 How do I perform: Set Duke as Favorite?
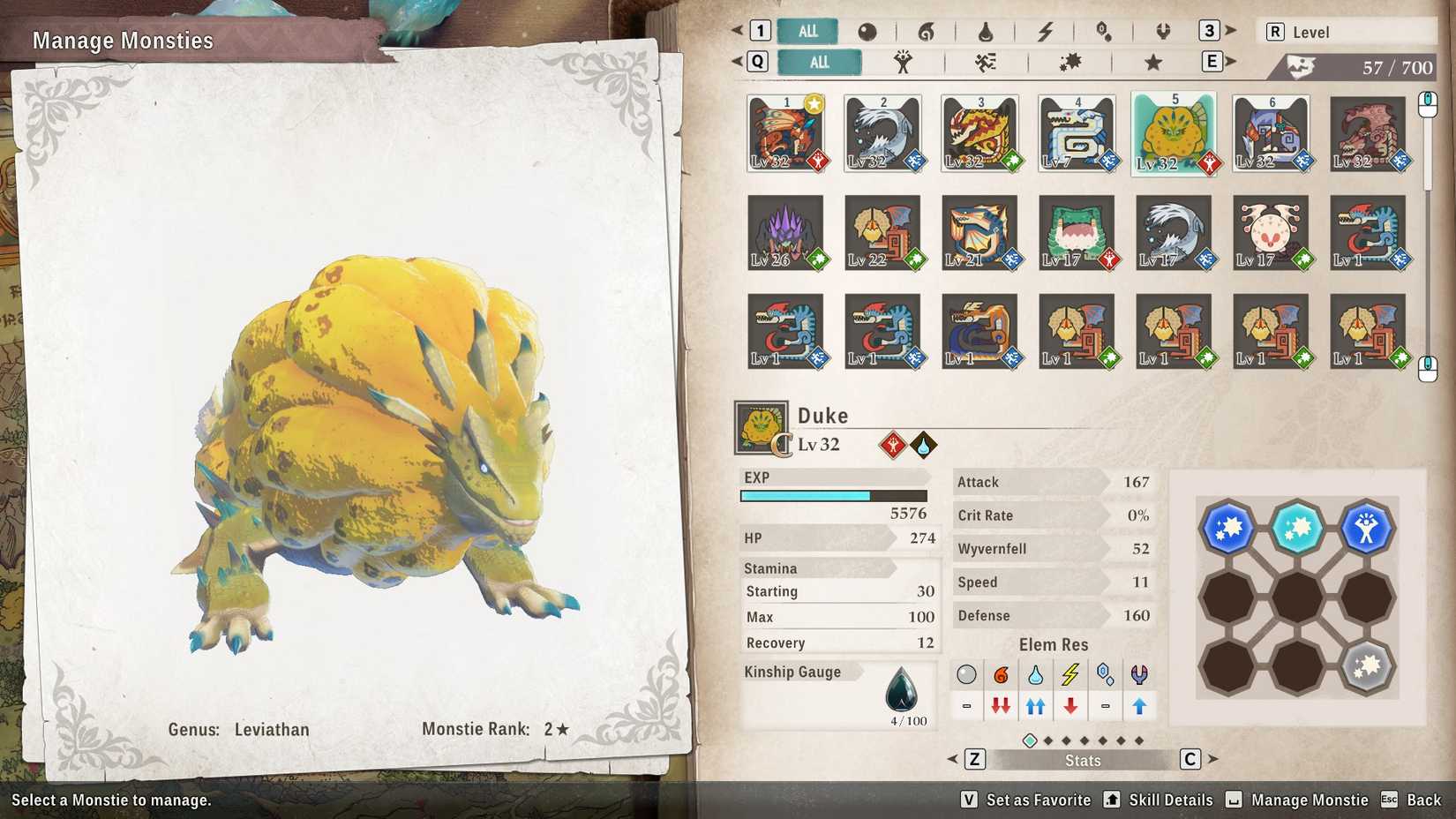(x=1039, y=800)
